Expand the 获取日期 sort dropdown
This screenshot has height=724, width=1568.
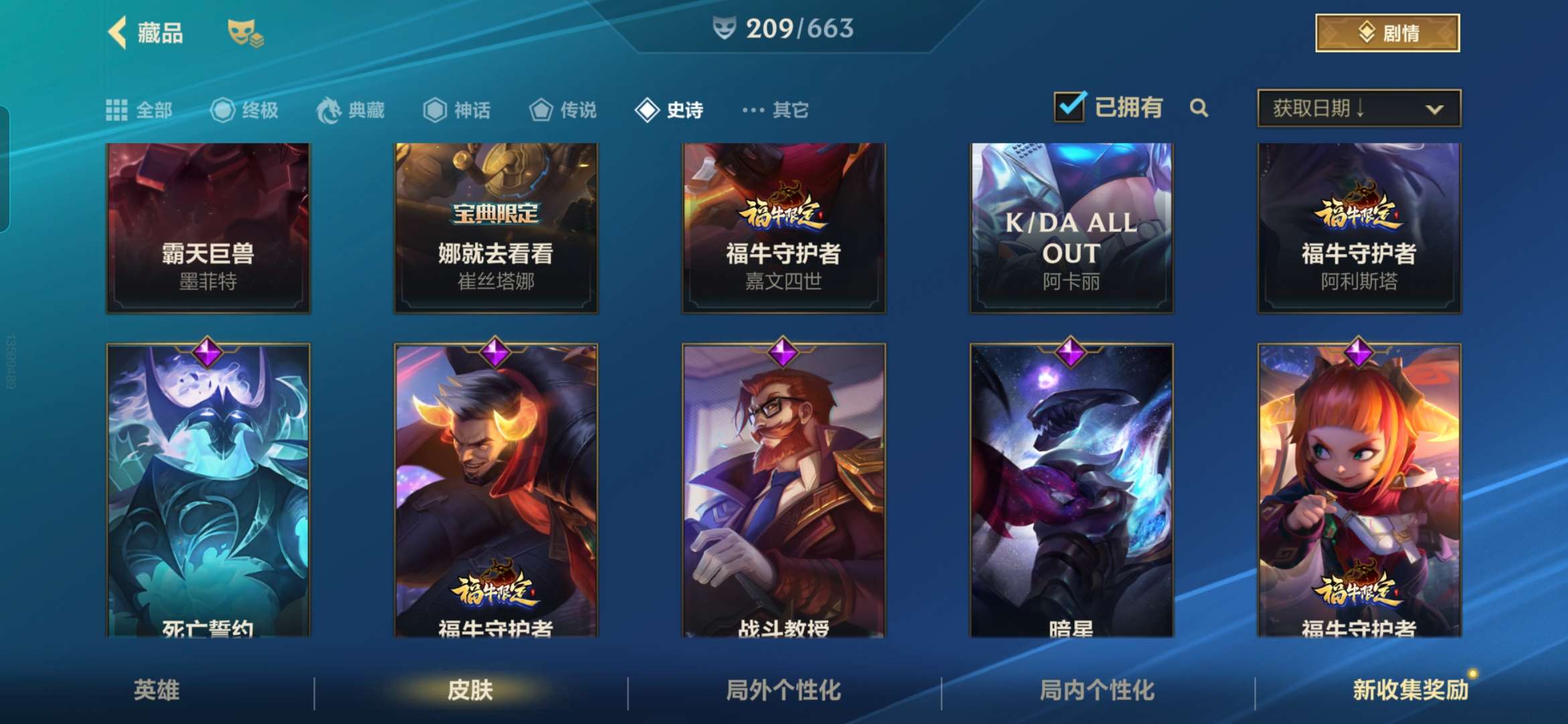click(x=1359, y=108)
